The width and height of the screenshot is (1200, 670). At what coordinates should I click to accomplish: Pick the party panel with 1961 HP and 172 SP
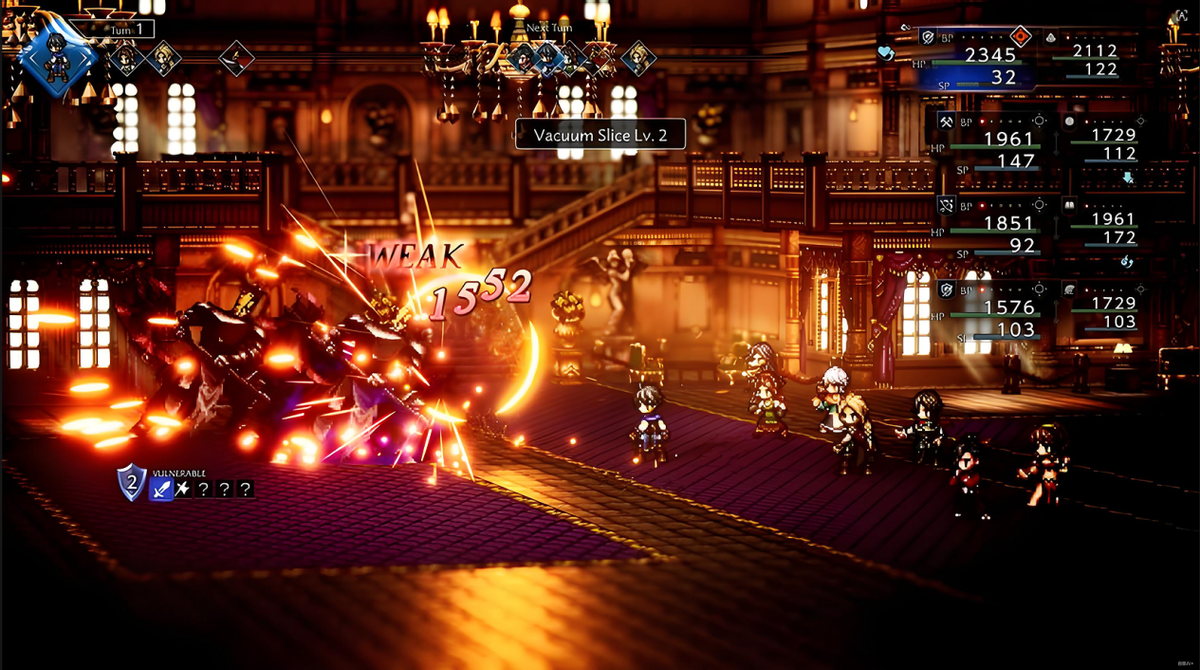pos(1106,228)
